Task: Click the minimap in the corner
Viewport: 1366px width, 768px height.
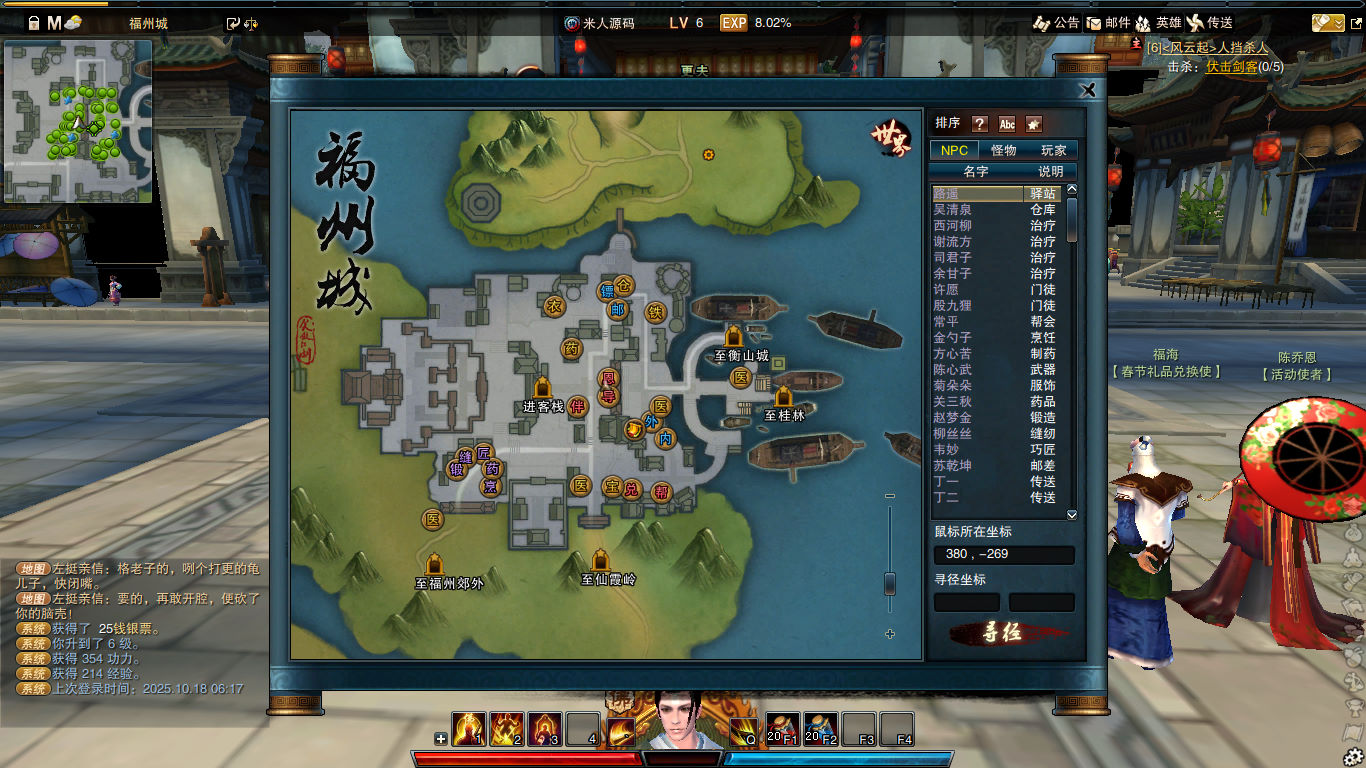Action: [78, 121]
